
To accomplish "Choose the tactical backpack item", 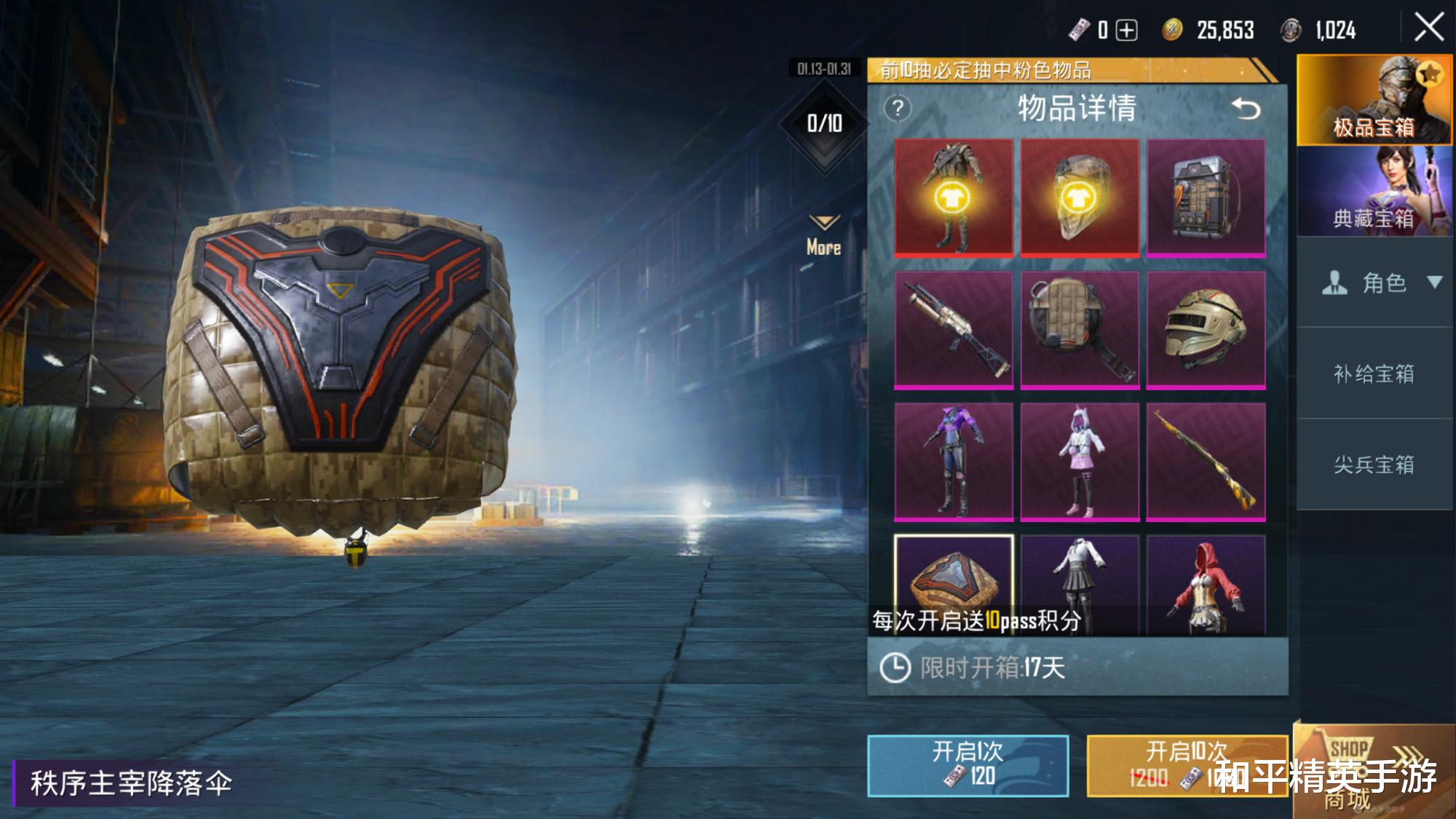I will pos(1206,197).
